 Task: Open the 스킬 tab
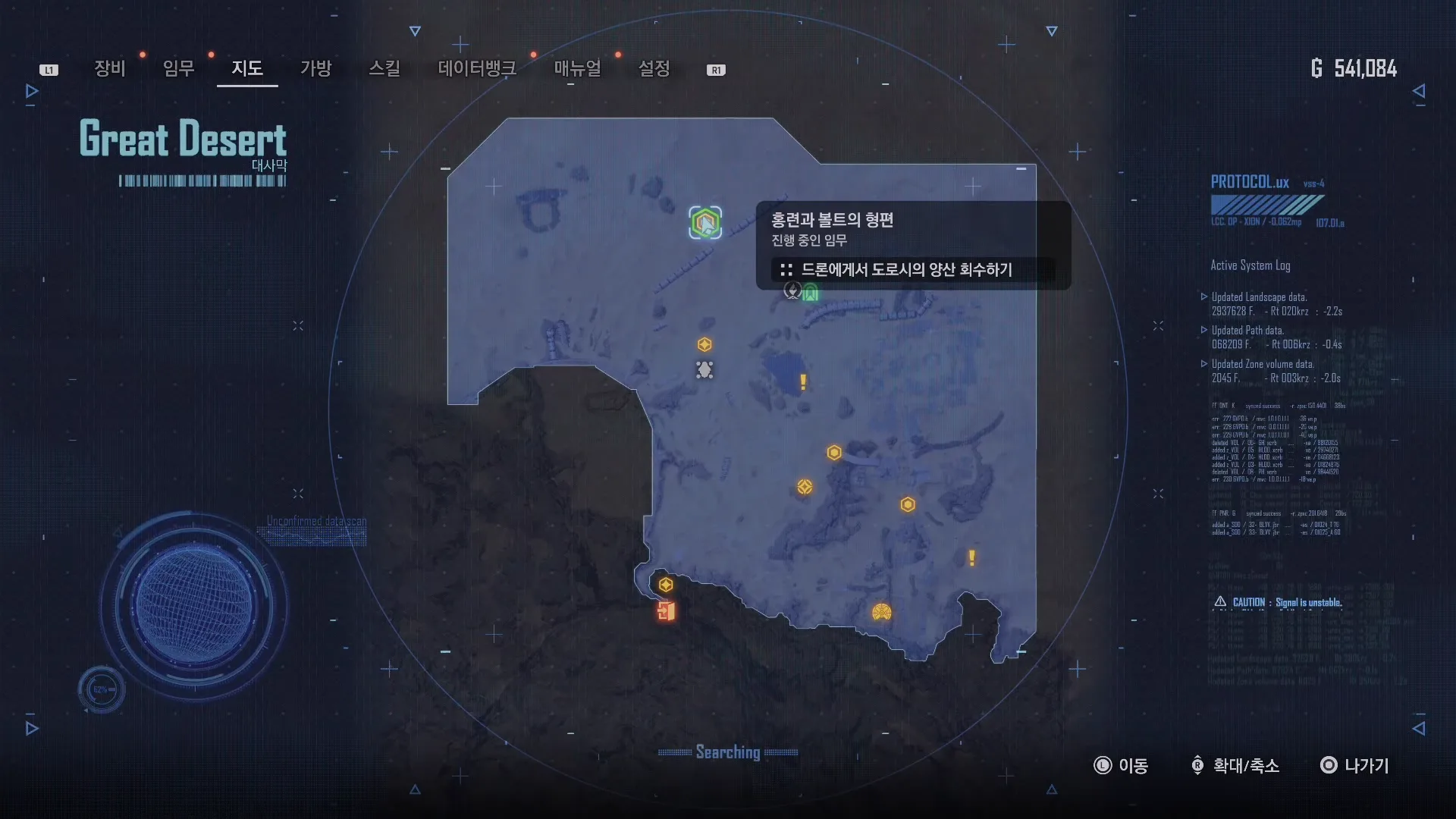pyautogui.click(x=384, y=69)
